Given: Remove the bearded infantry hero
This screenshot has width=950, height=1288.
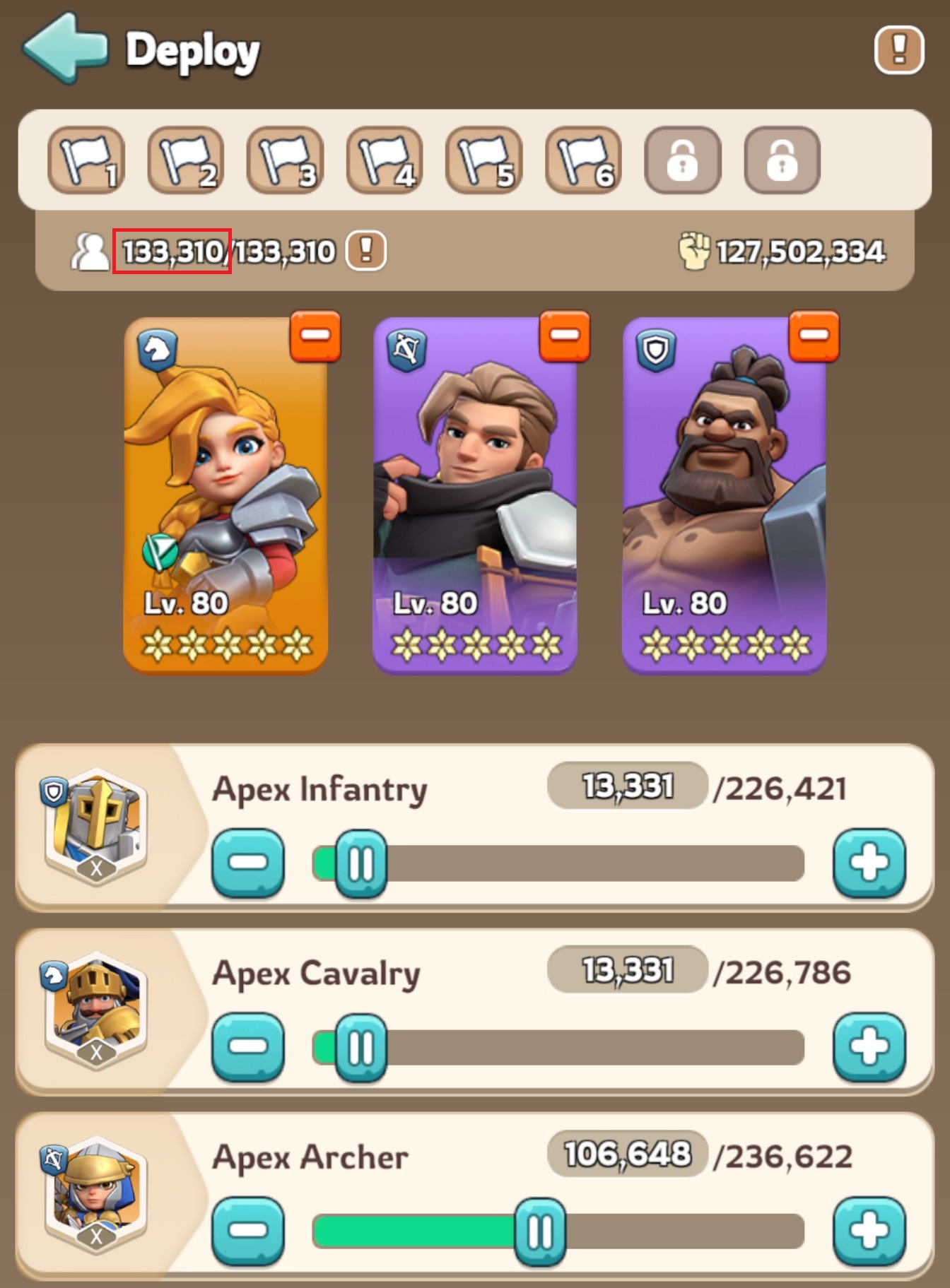Looking at the screenshot, I should pyautogui.click(x=814, y=336).
